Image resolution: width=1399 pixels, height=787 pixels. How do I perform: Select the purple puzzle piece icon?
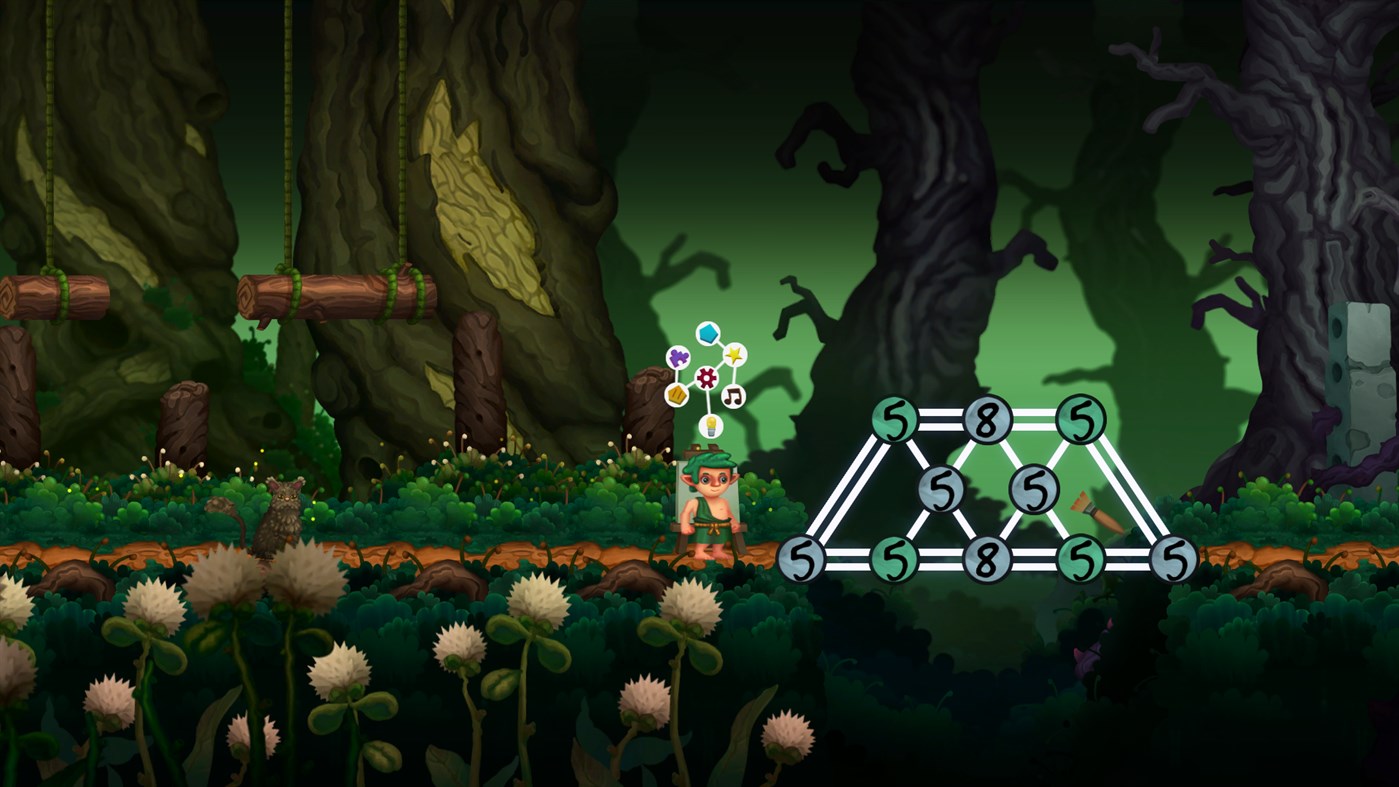click(x=679, y=357)
